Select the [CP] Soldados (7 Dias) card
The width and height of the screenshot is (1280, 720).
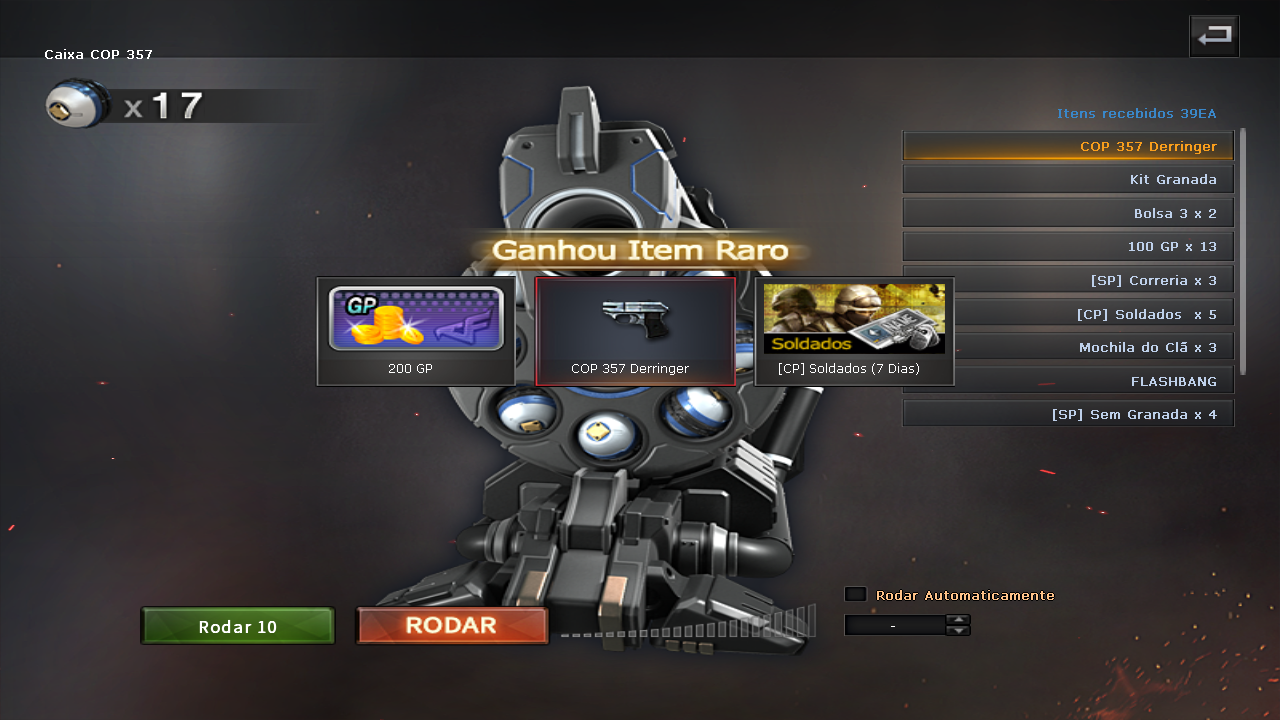click(x=854, y=331)
